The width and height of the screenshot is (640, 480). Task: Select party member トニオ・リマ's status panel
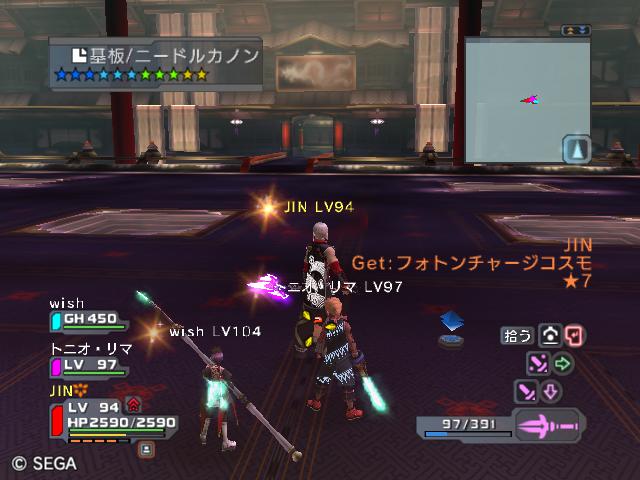tap(88, 364)
